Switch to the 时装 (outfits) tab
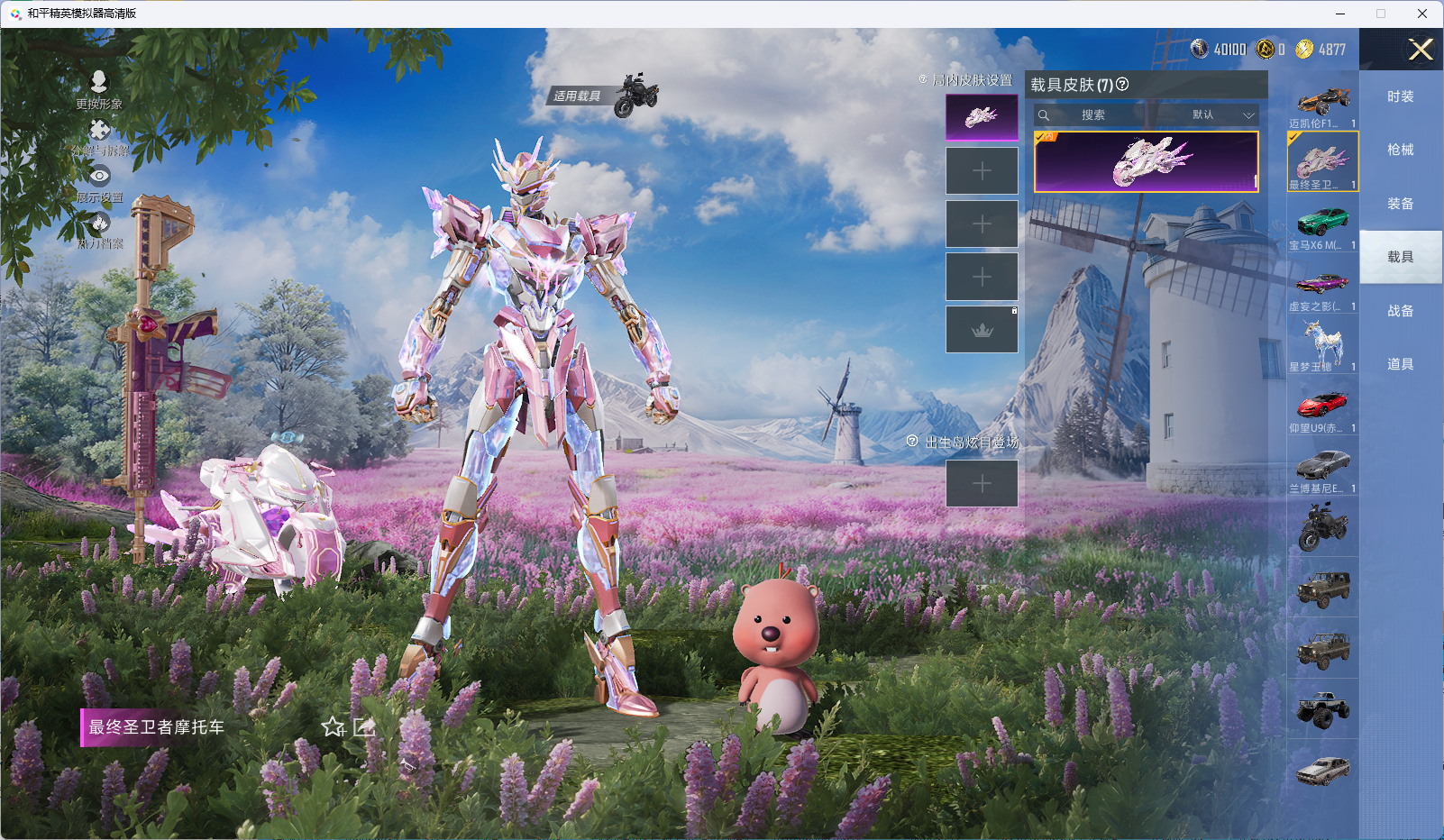This screenshot has height=840, width=1444. 1400,96
